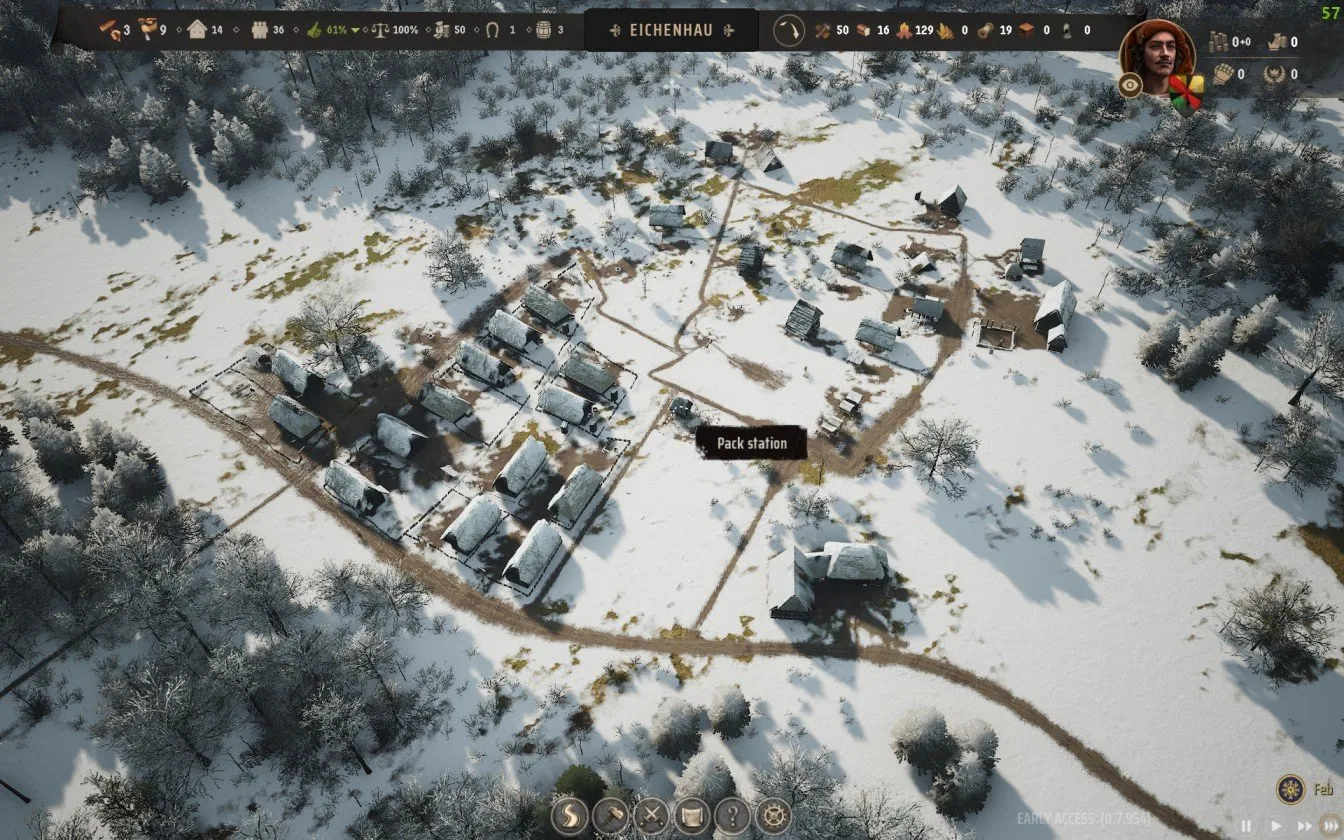Open the construction menu hammer icon
The width and height of the screenshot is (1344, 840).
[x=608, y=813]
